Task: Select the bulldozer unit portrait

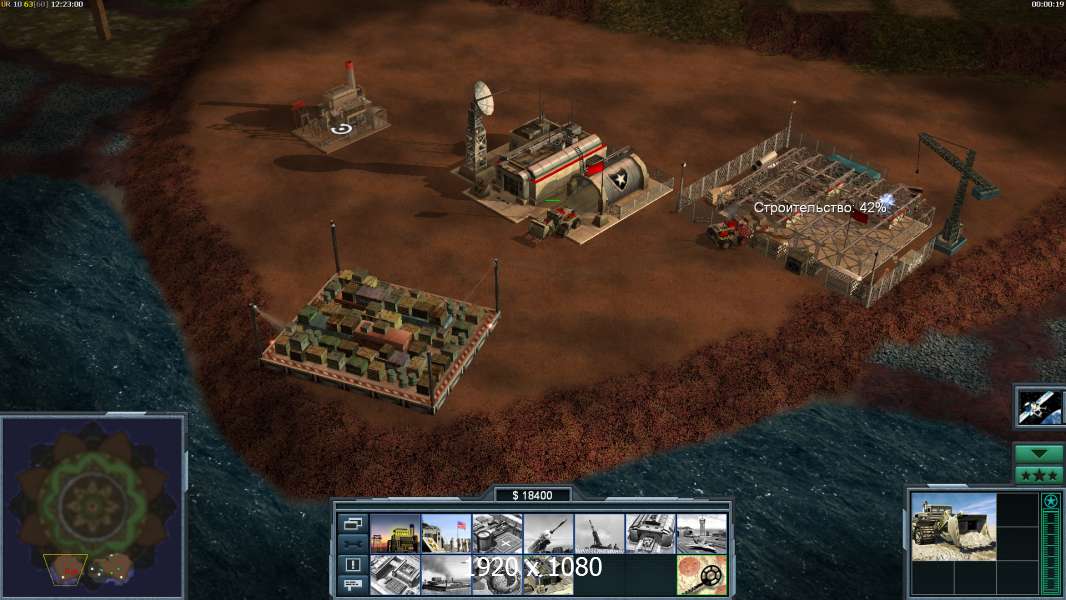Action: click(x=953, y=526)
